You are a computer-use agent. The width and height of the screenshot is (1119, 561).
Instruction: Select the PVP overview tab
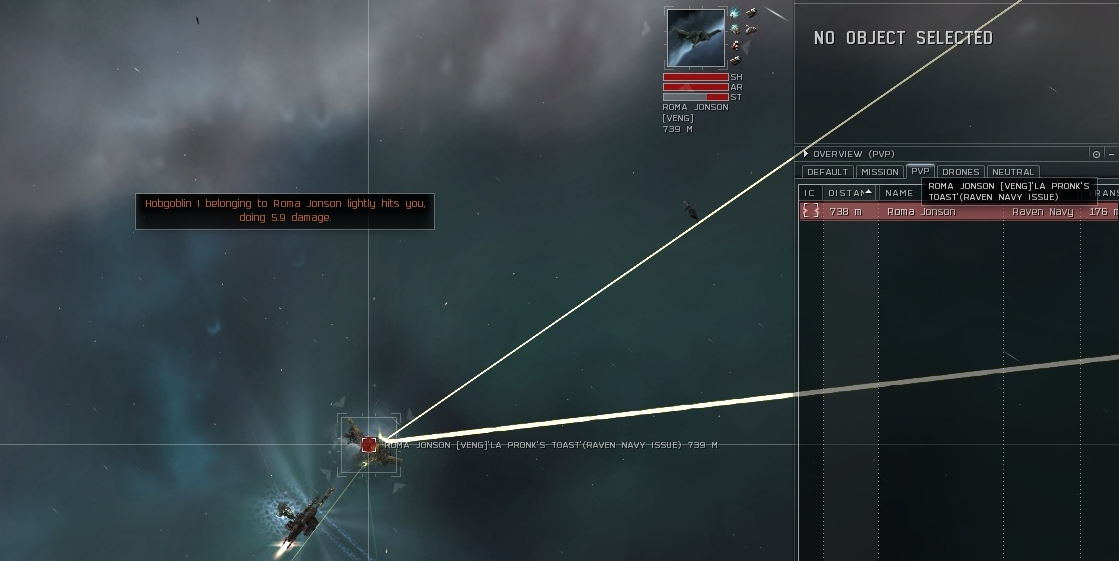(x=920, y=171)
